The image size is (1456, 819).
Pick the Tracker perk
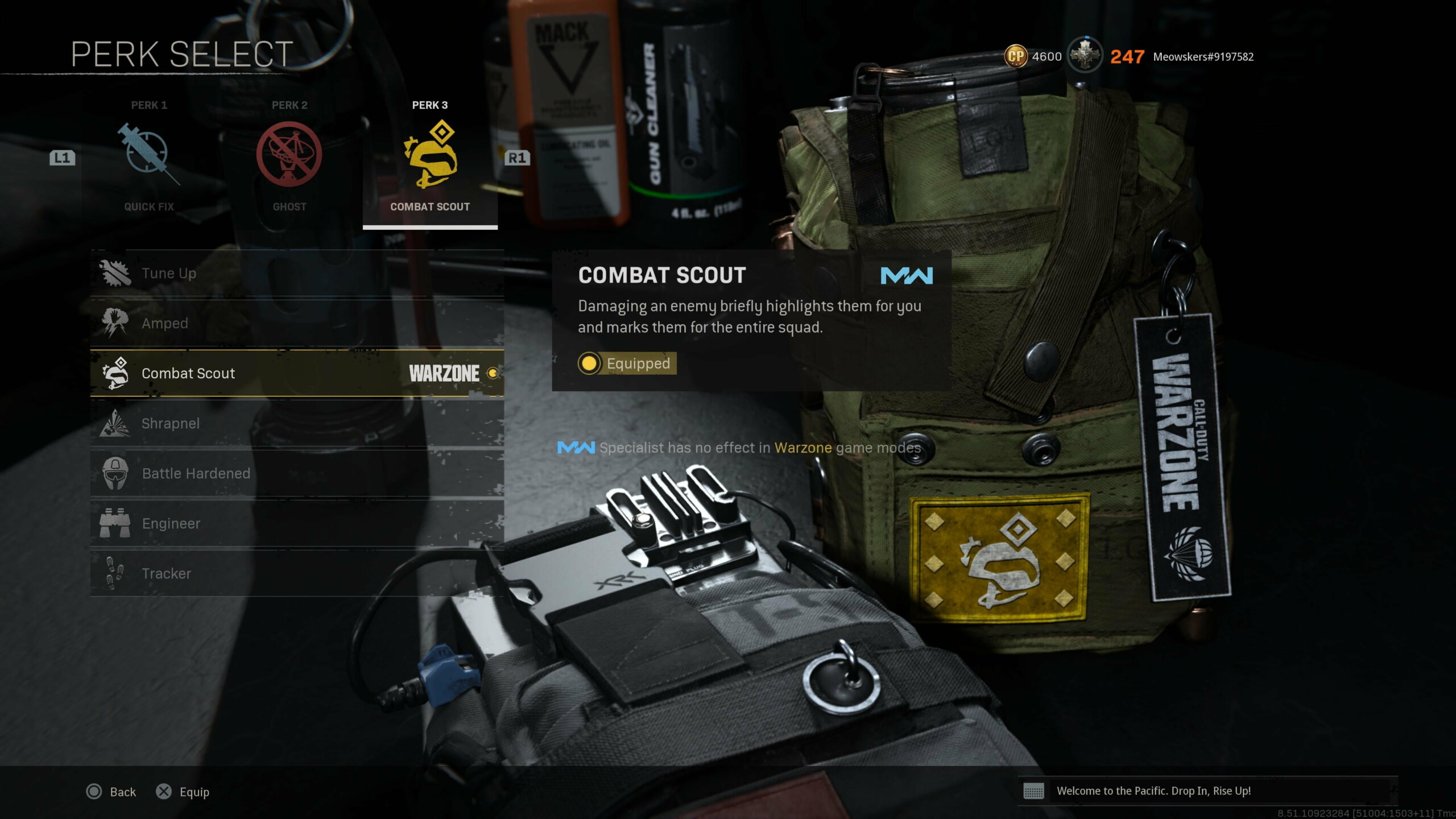(296, 573)
